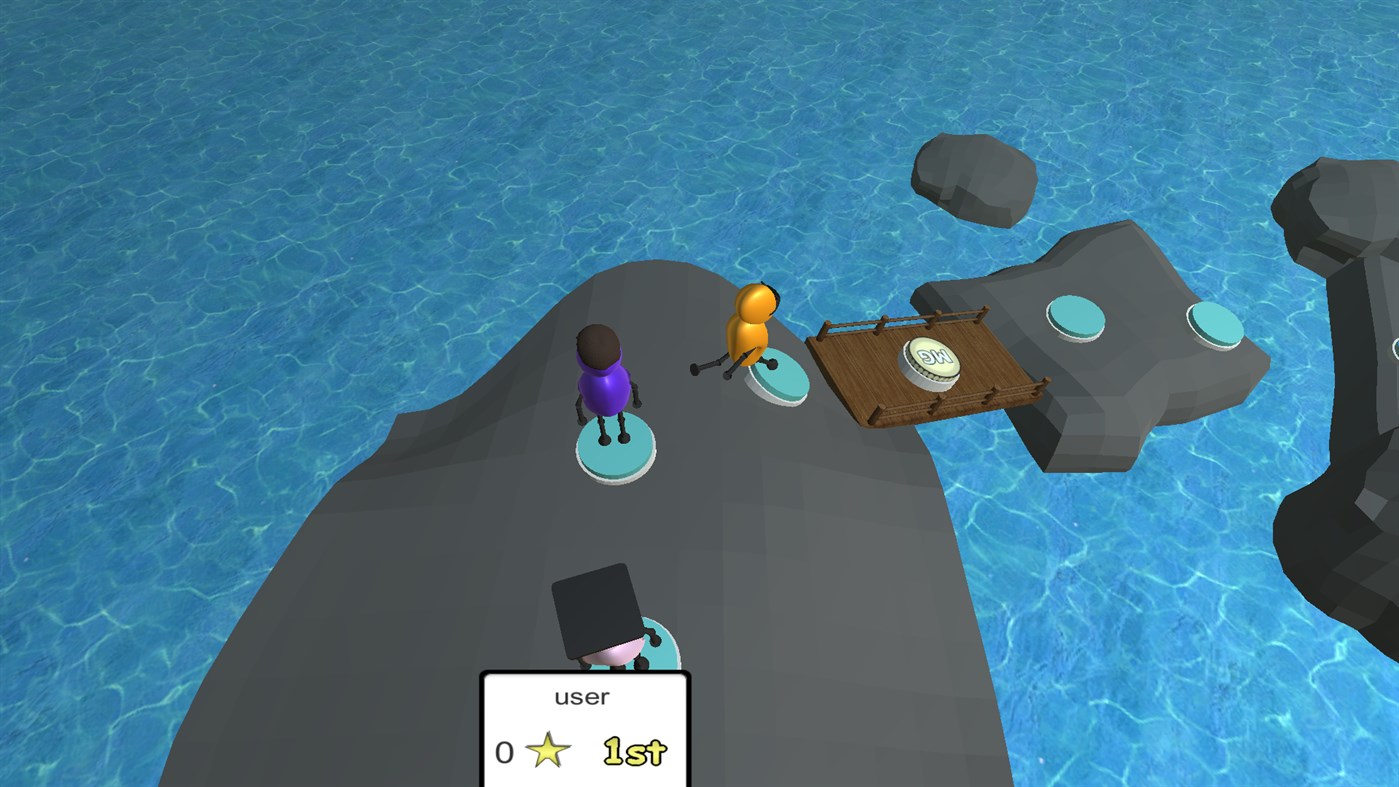Open the scoreboard panel at the bottom
Image resolution: width=1399 pixels, height=787 pixels.
(x=584, y=730)
